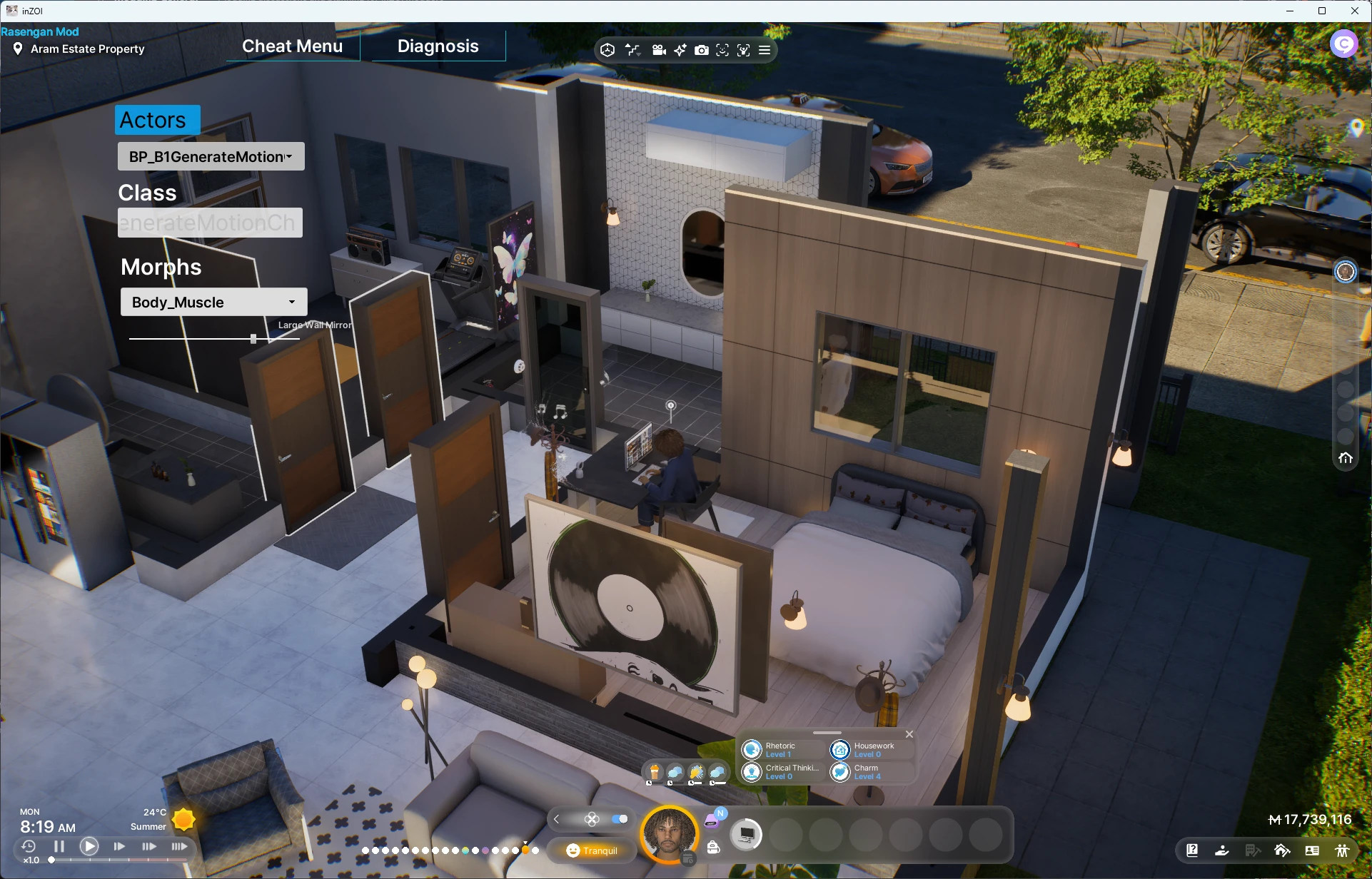Click the hamburger menu icon

click(x=765, y=50)
